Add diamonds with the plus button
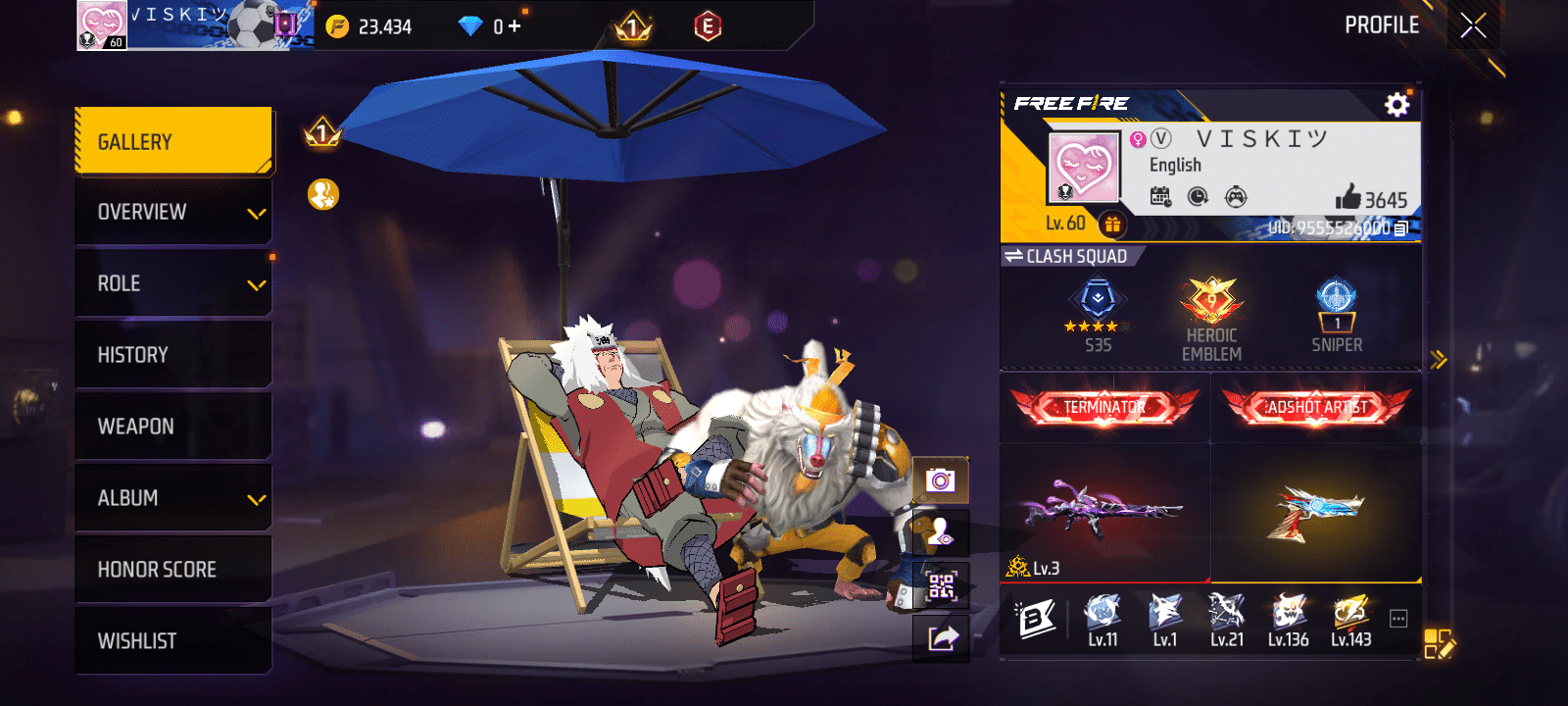This screenshot has width=1568, height=706. [514, 26]
